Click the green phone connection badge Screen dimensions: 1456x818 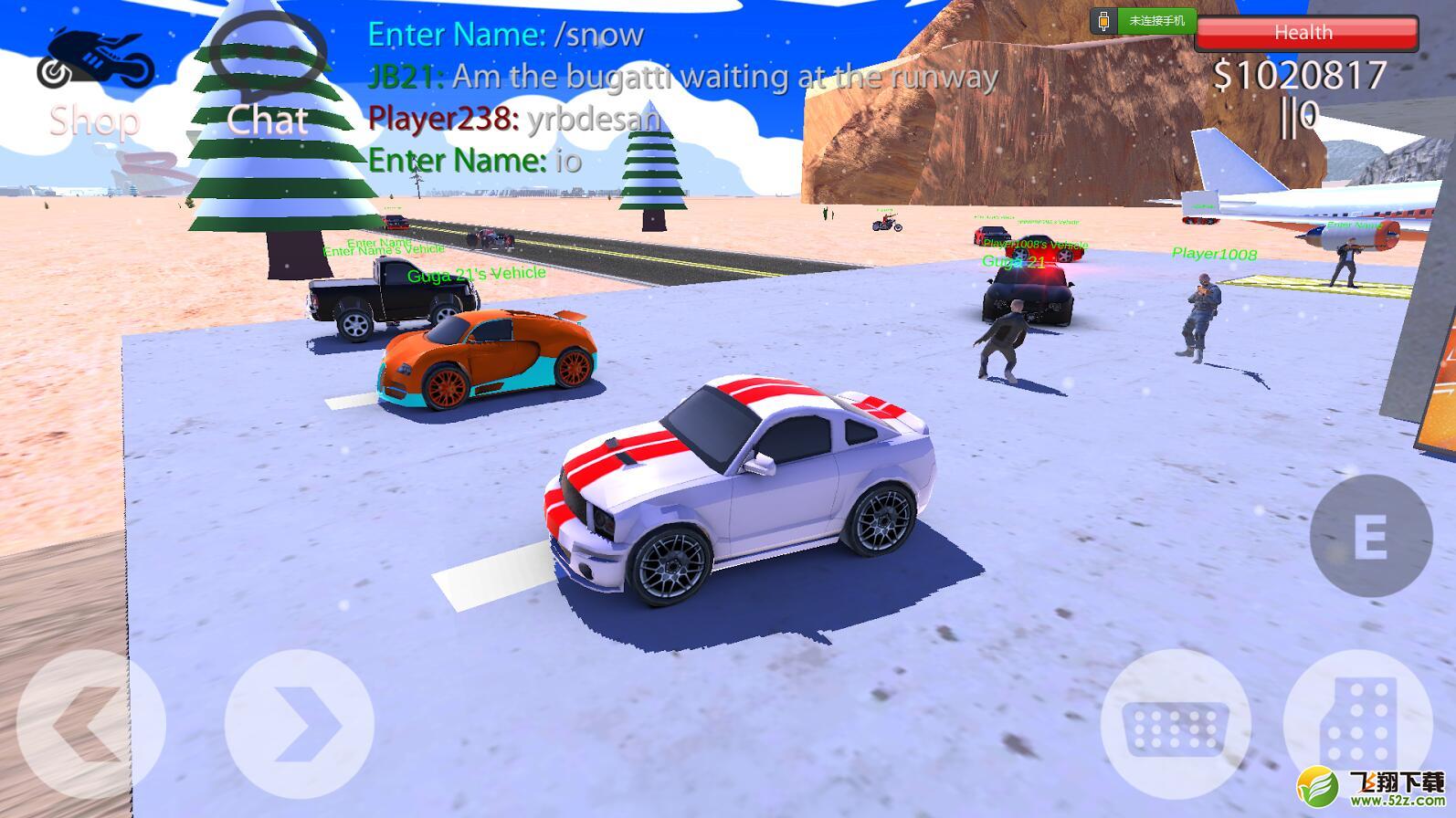(1143, 20)
